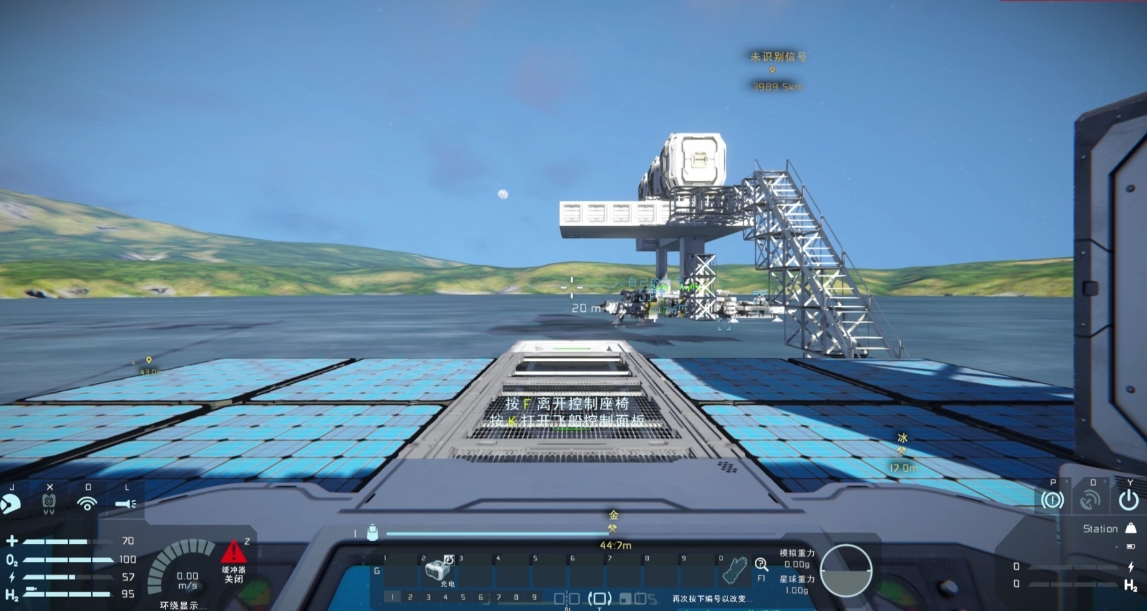This screenshot has height=611, width=1147.
Task: Open the F1 help magnifier icon
Action: point(761,566)
